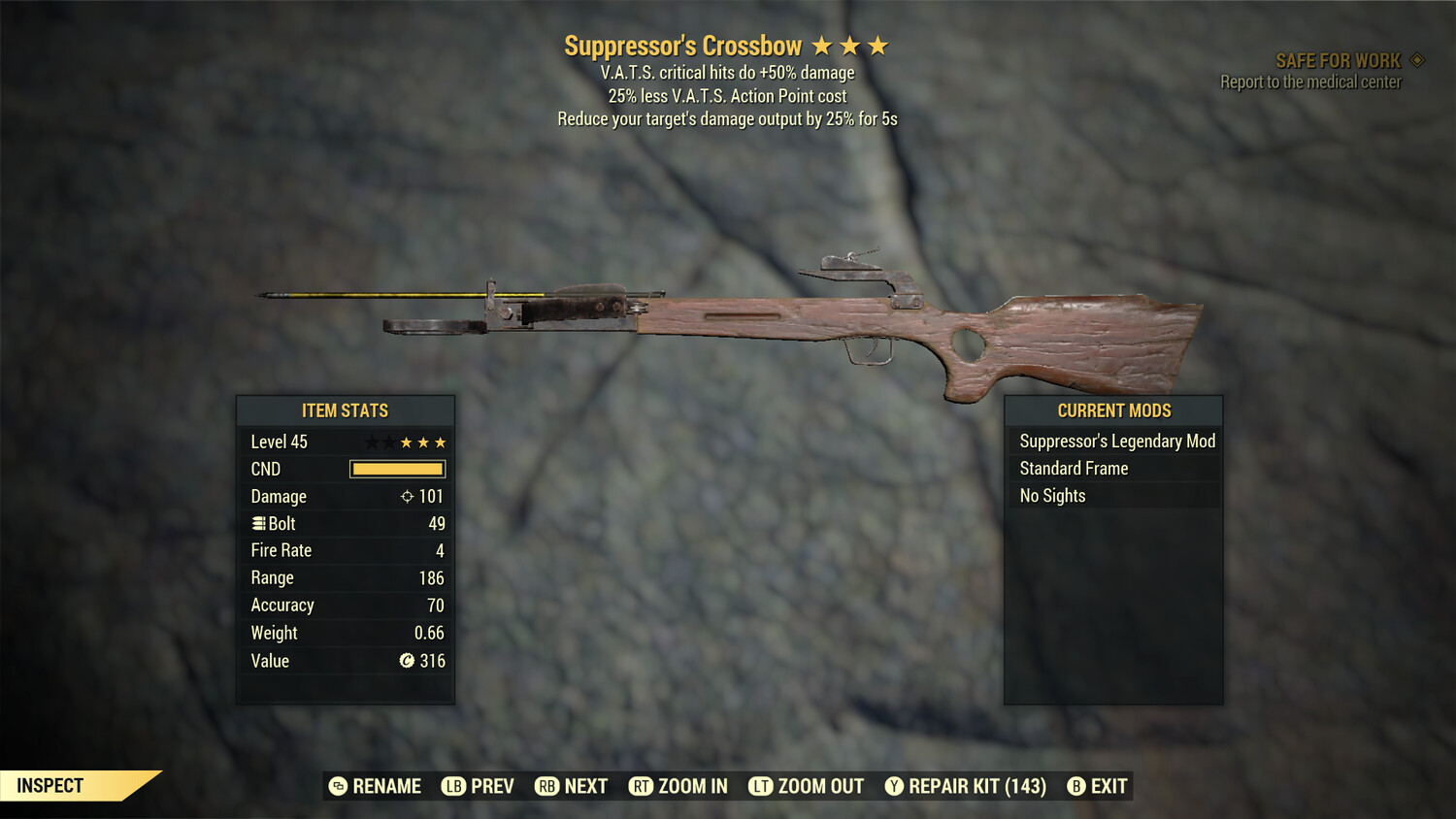The image size is (1456, 819).
Task: Toggle the first dim star in the Level 45 row
Action: pos(372,442)
